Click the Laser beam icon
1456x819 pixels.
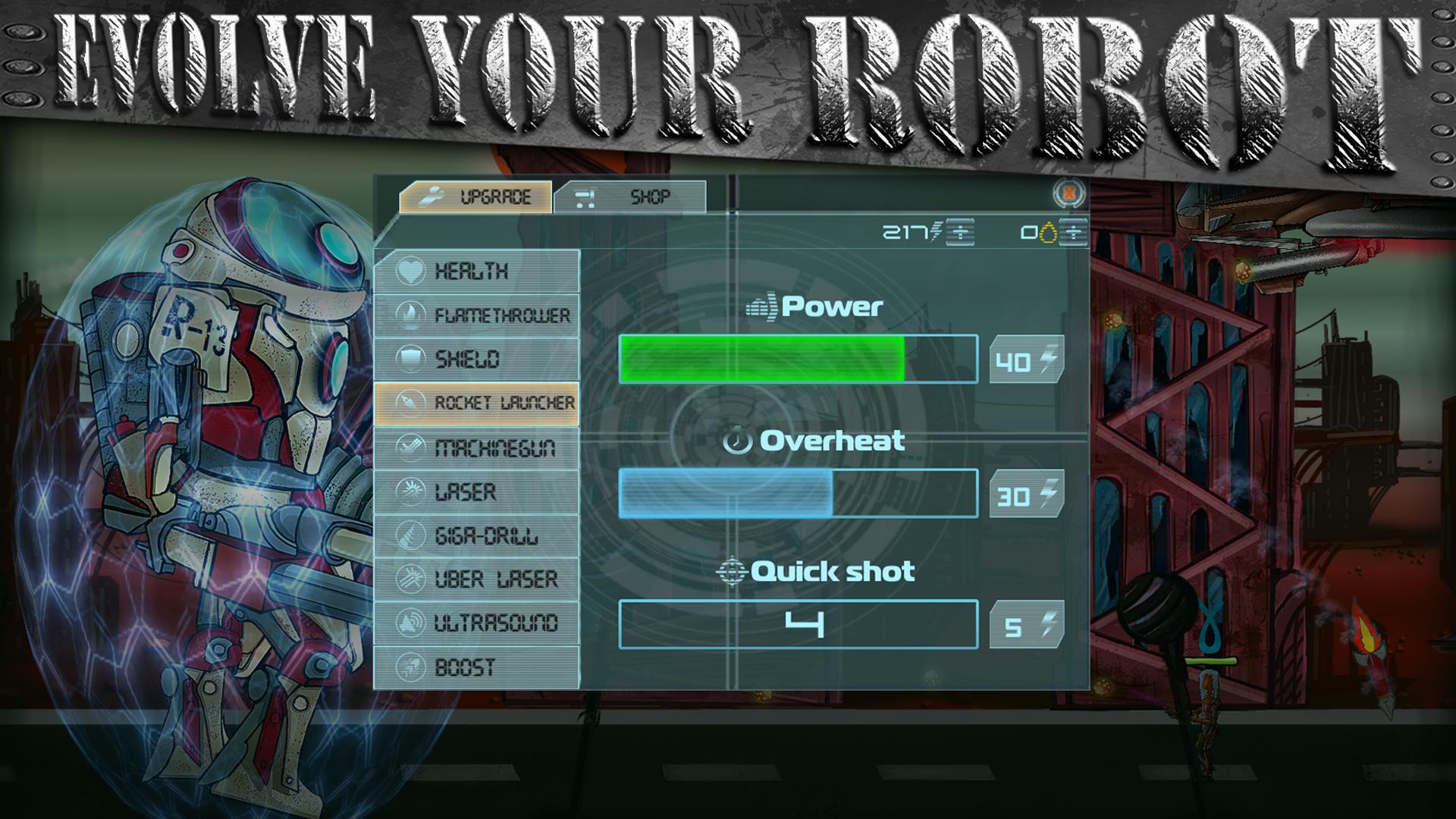409,493
